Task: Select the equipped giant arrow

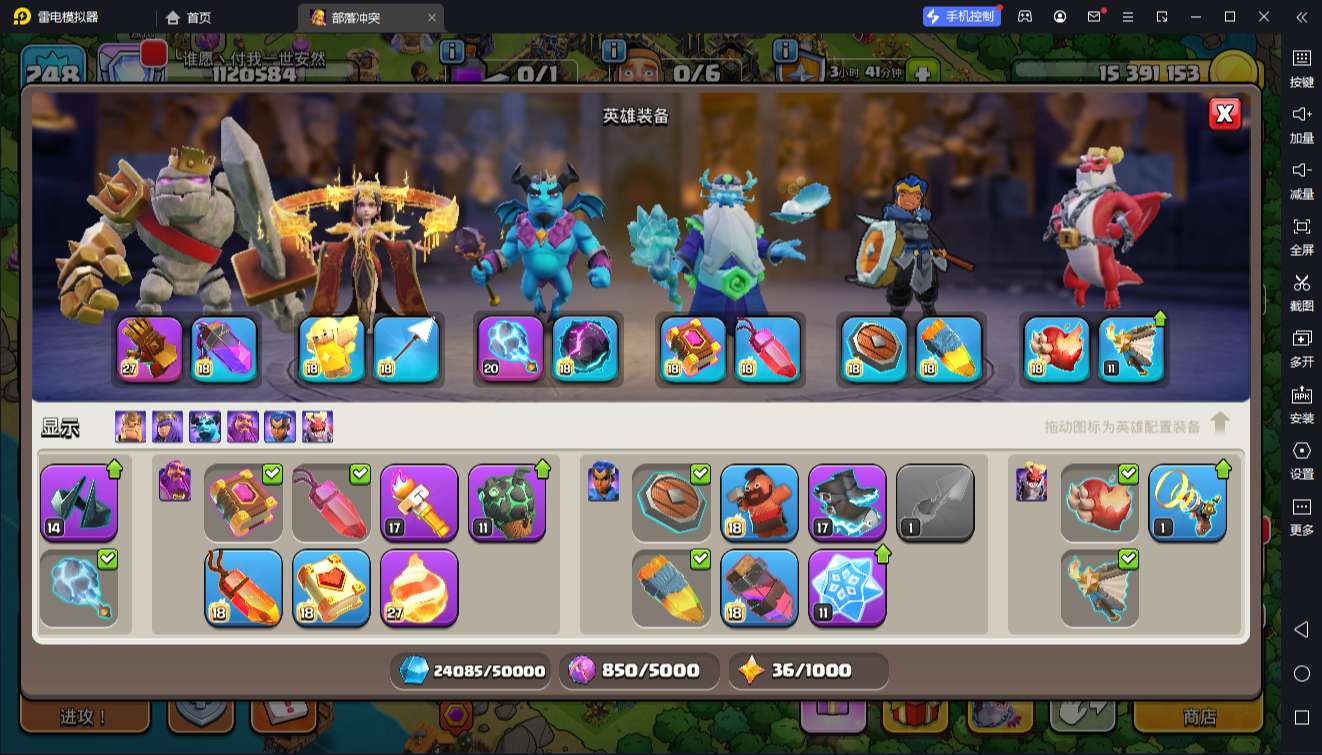Action: (407, 349)
